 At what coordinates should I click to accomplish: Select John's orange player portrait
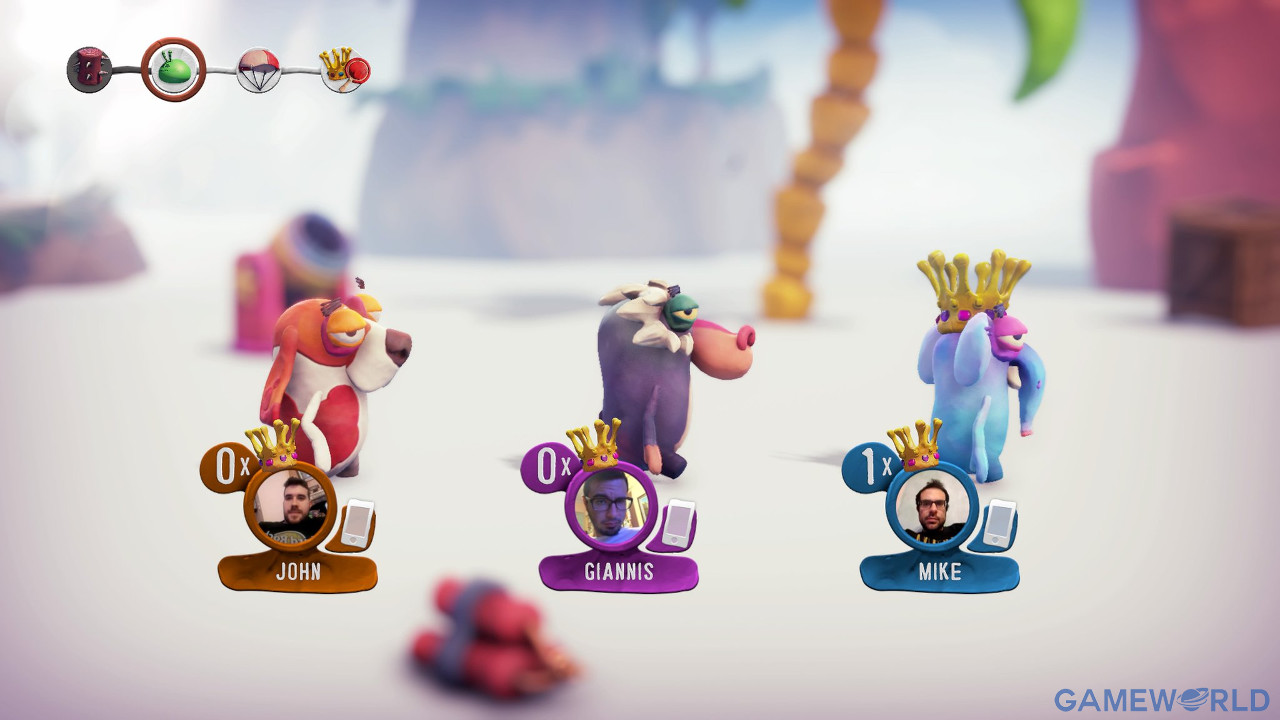(290, 506)
